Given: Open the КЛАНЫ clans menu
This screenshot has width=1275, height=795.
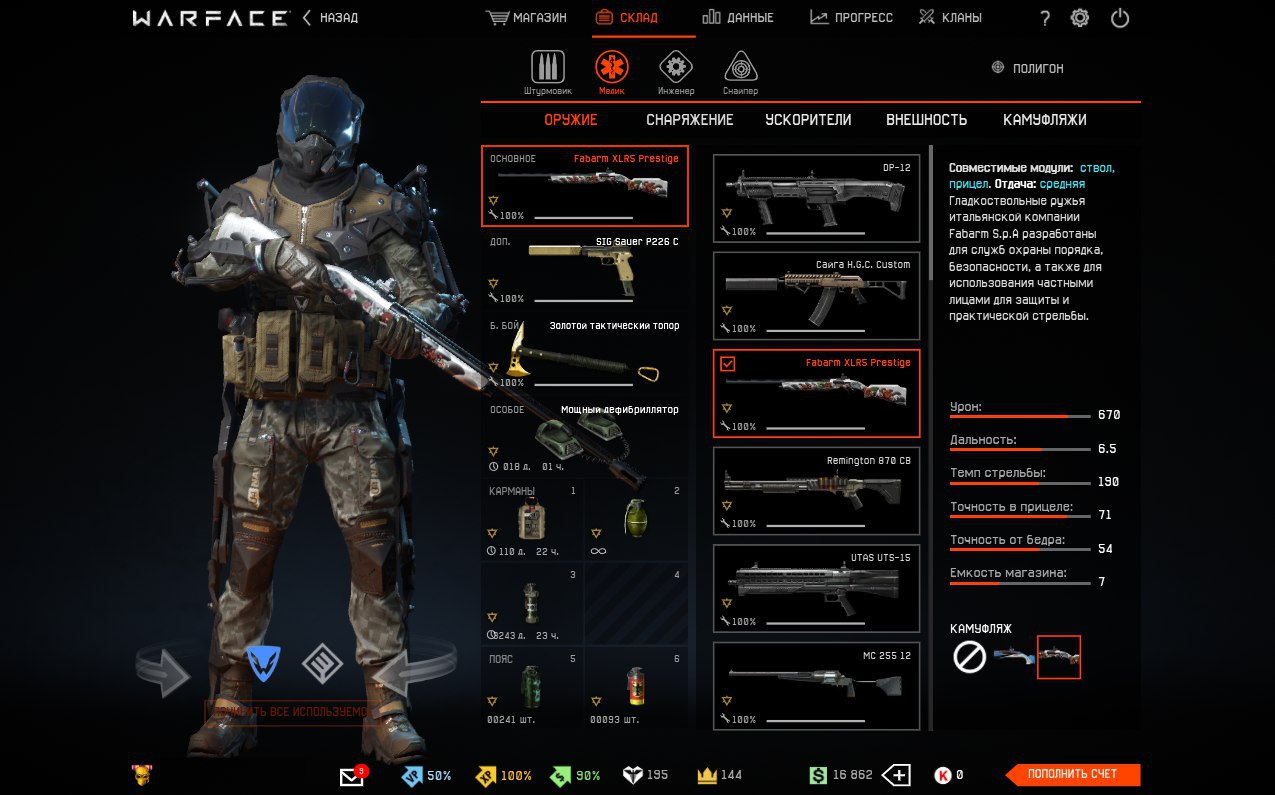Looking at the screenshot, I should [949, 18].
